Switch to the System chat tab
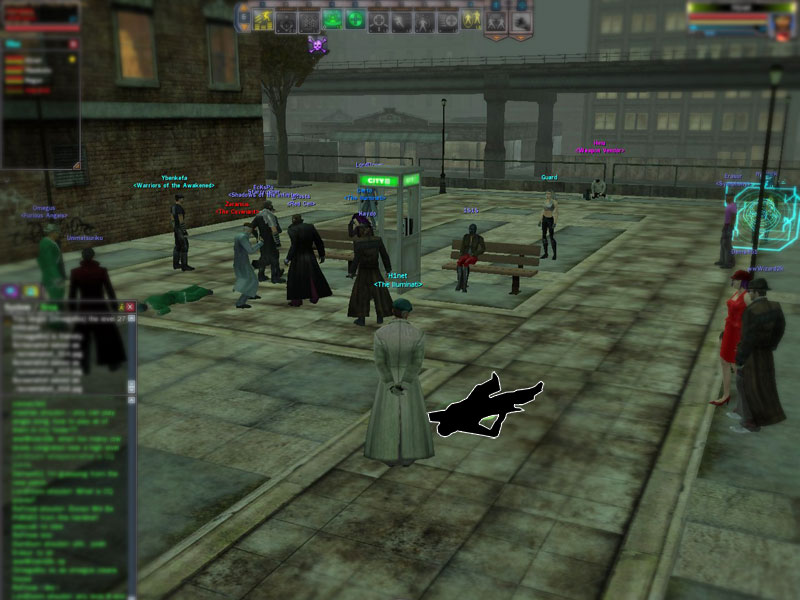 click(x=18, y=308)
